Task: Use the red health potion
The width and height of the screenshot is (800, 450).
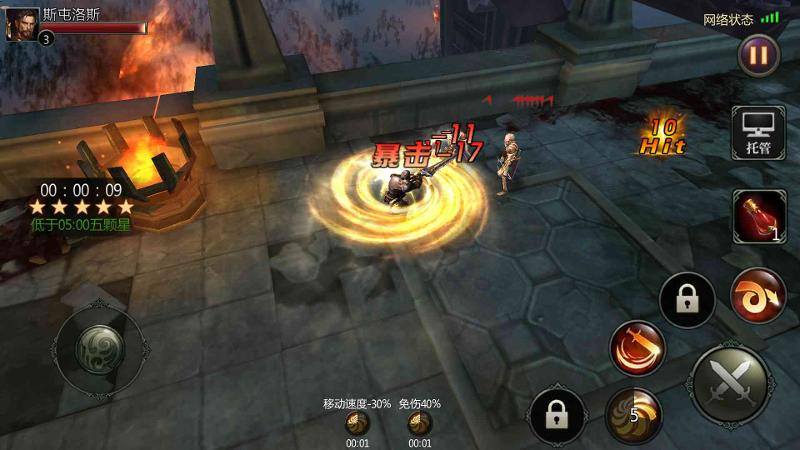Action: (x=756, y=216)
